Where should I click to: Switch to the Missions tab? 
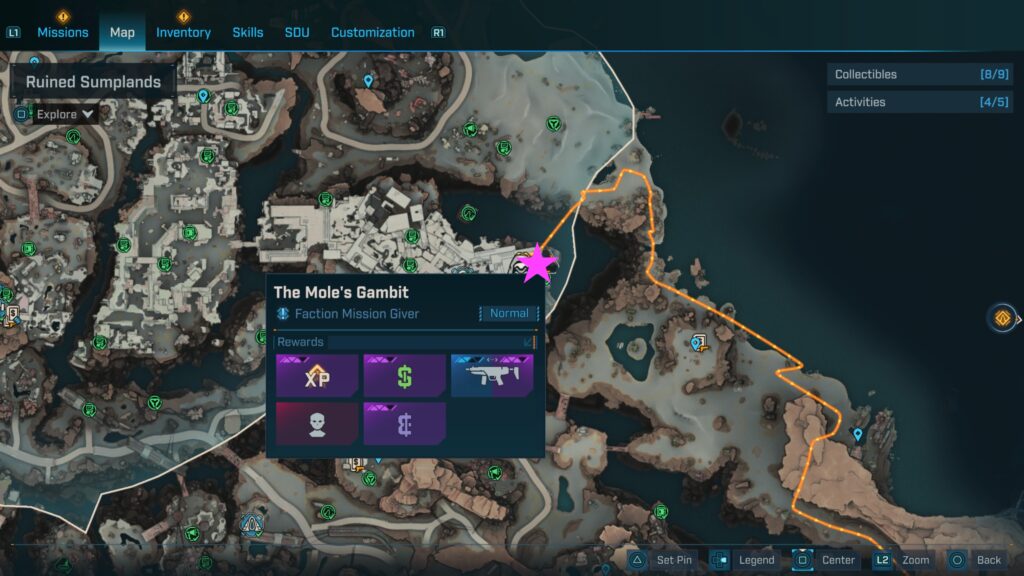point(62,32)
